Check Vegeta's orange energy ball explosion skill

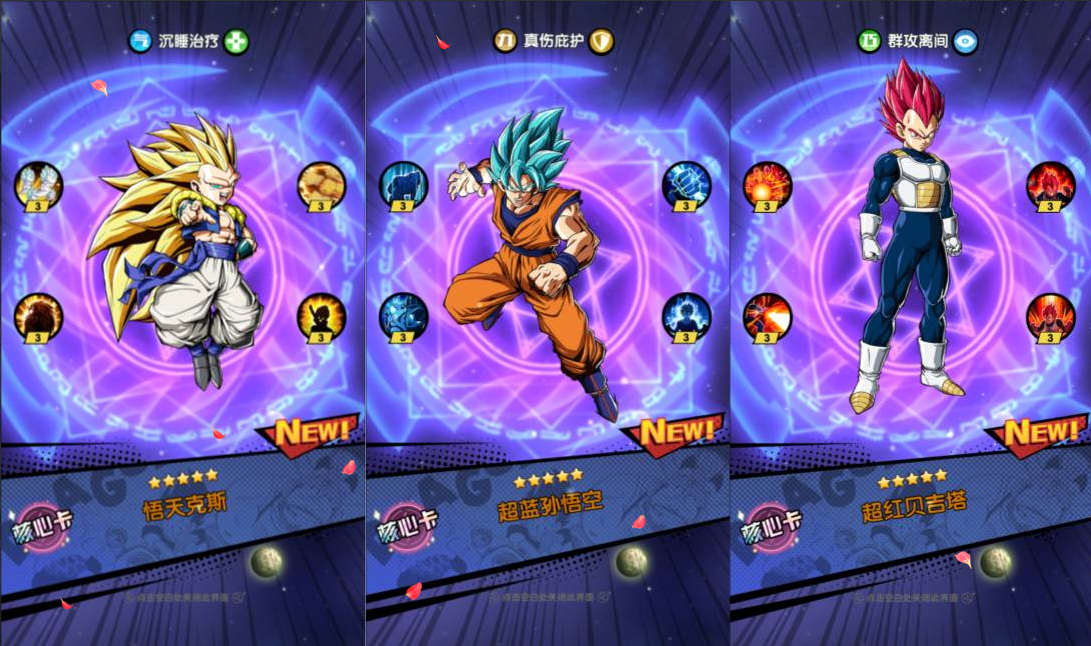tap(768, 184)
